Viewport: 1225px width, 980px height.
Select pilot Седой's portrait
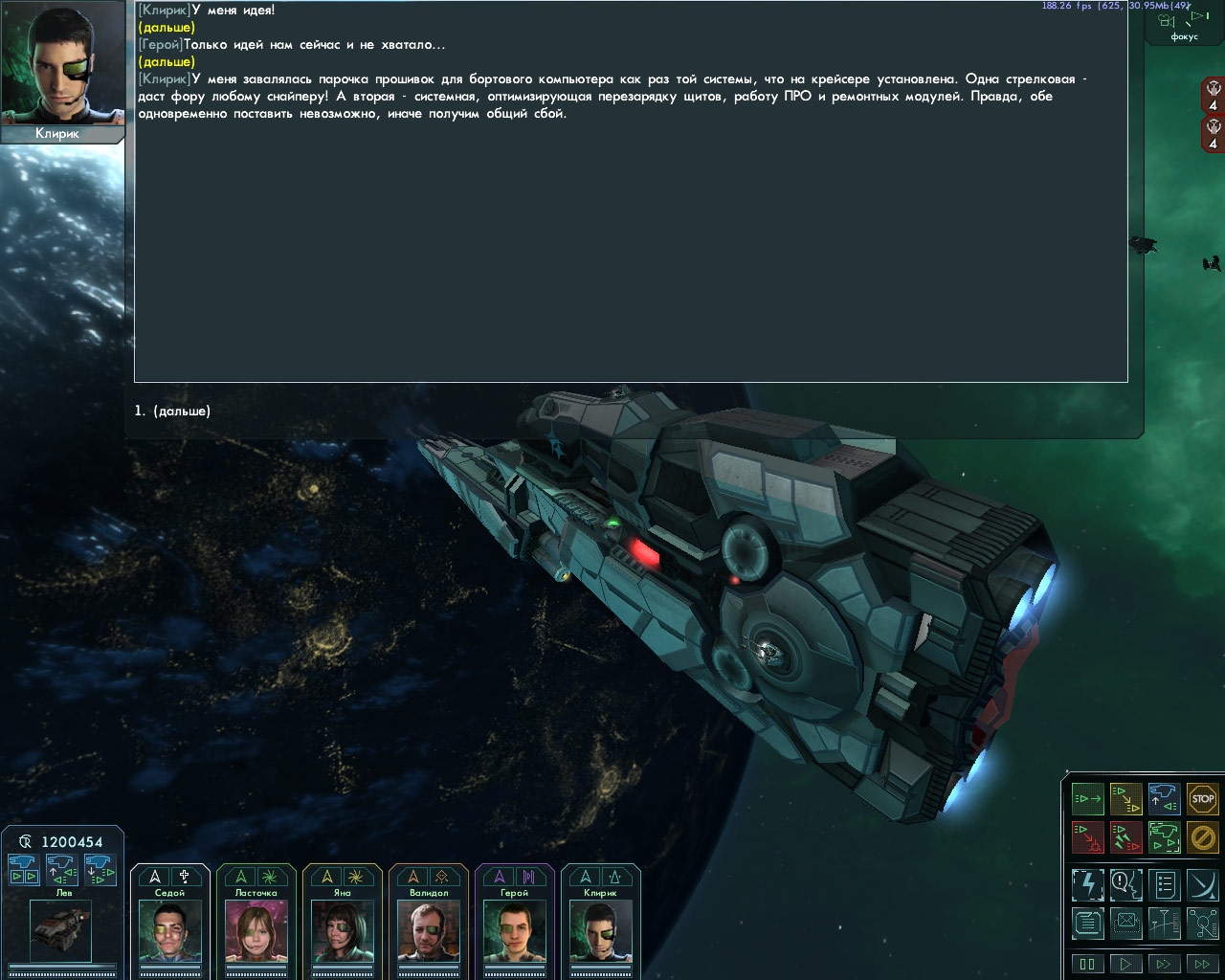pyautogui.click(x=170, y=932)
